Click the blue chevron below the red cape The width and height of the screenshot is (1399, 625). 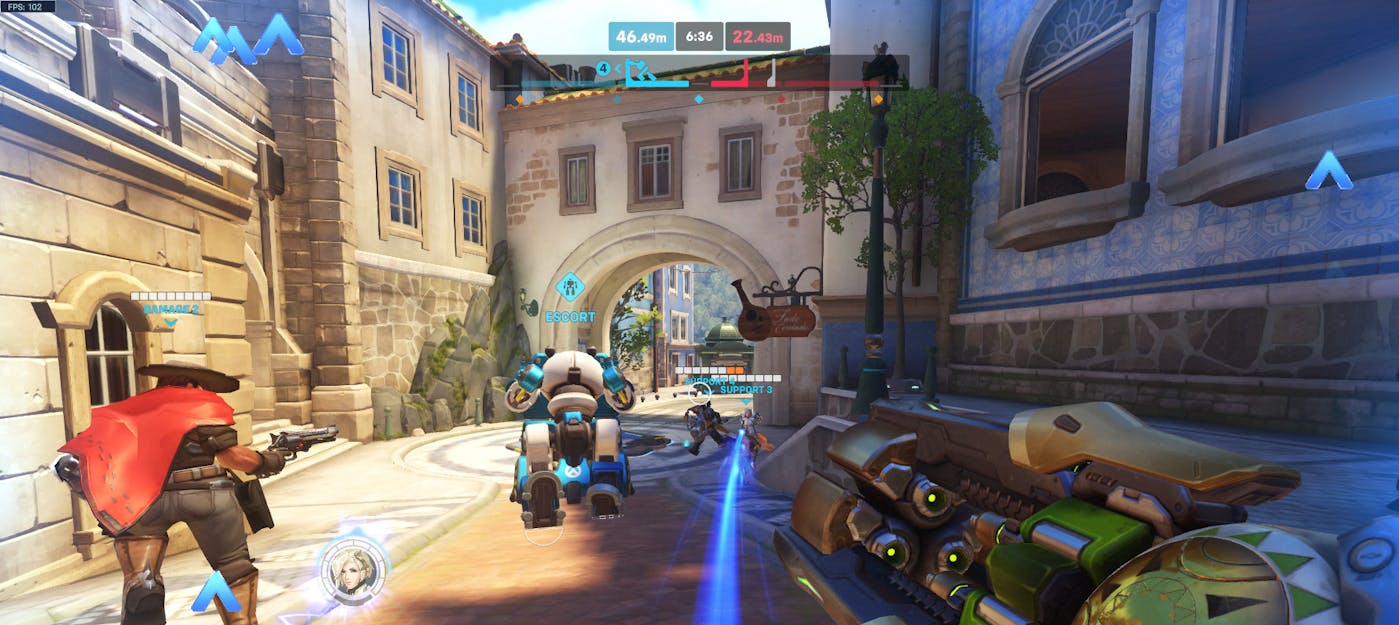(215, 593)
